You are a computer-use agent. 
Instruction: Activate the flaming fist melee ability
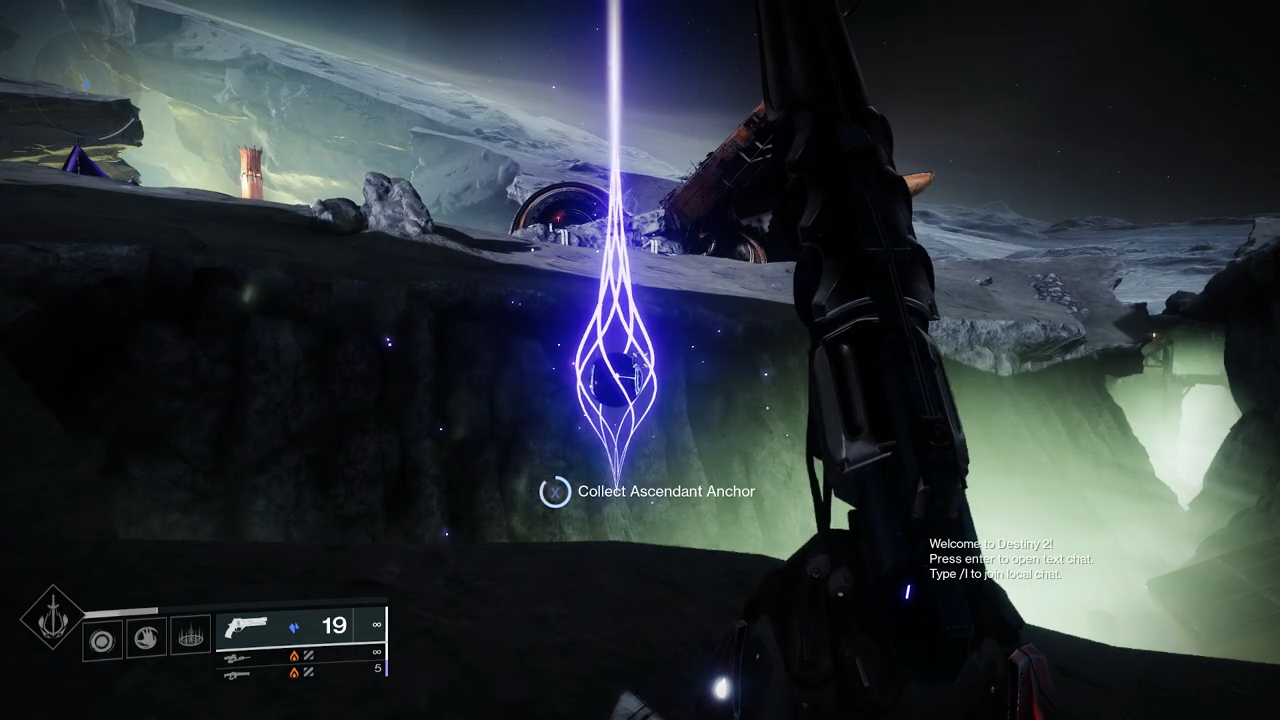(x=146, y=637)
